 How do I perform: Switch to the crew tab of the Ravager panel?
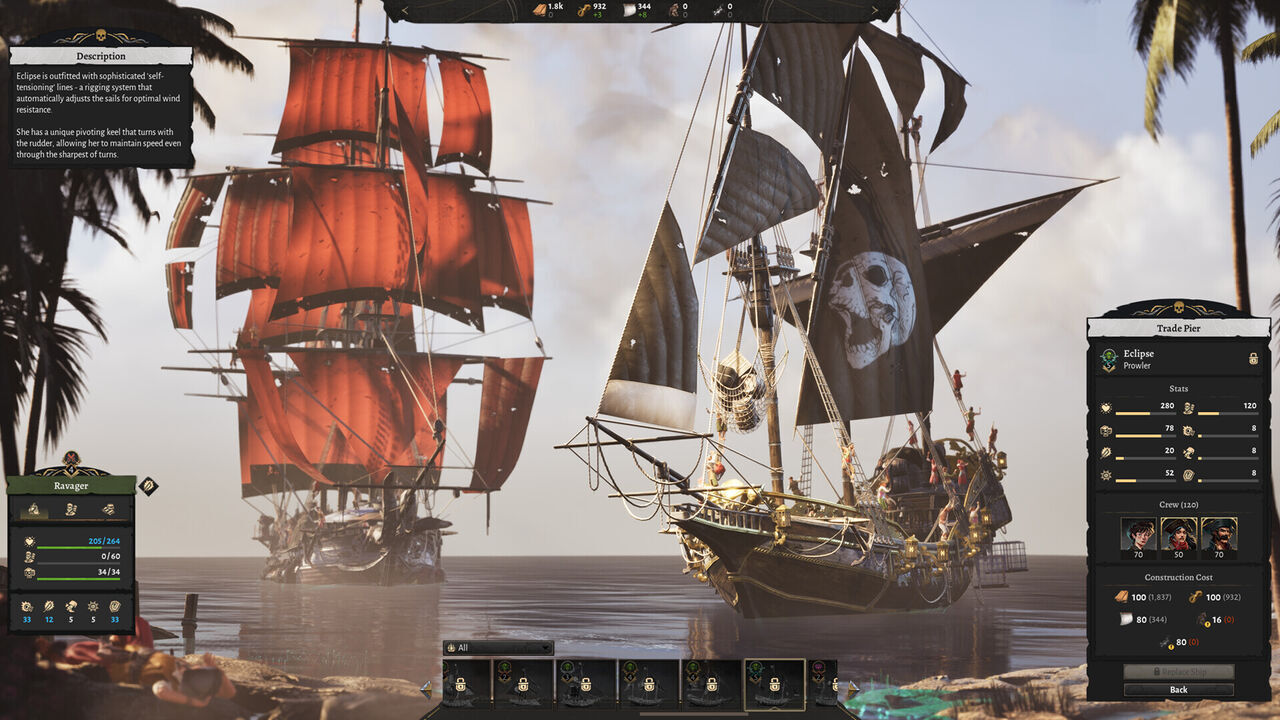pyautogui.click(x=70, y=509)
